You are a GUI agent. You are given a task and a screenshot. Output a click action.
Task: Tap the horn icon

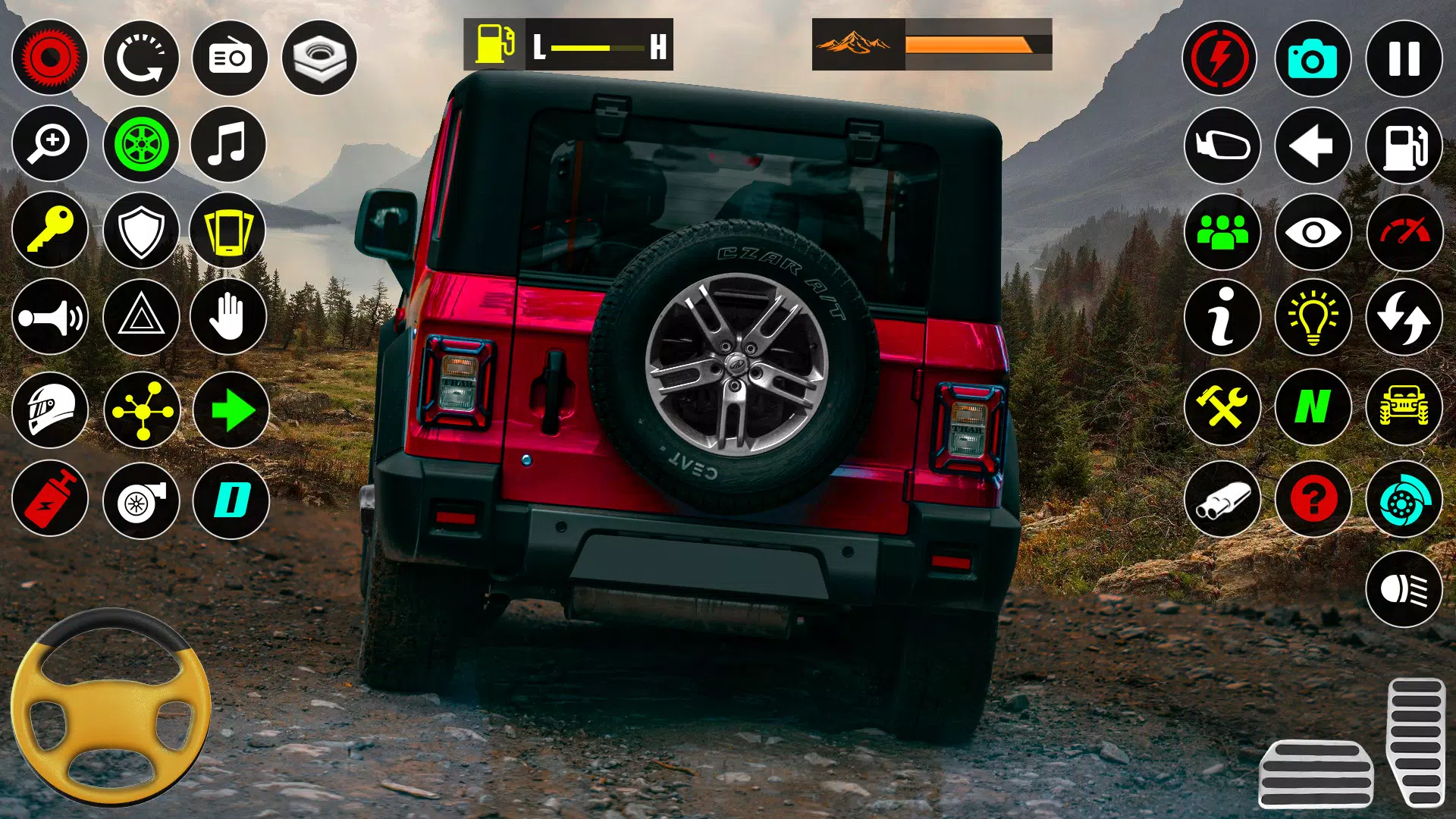point(50,318)
